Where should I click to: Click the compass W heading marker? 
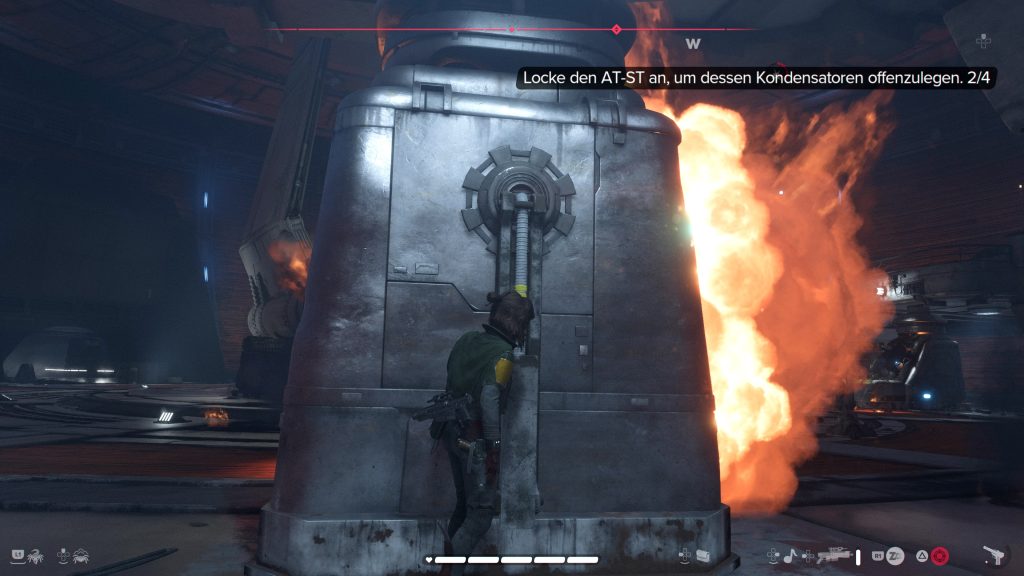(x=692, y=44)
